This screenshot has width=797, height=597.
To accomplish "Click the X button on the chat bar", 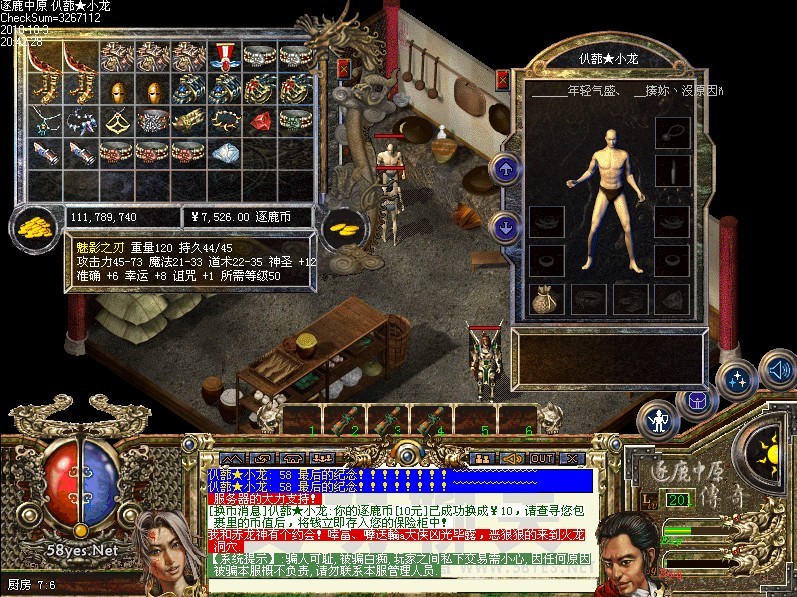I will pyautogui.click(x=572, y=458).
